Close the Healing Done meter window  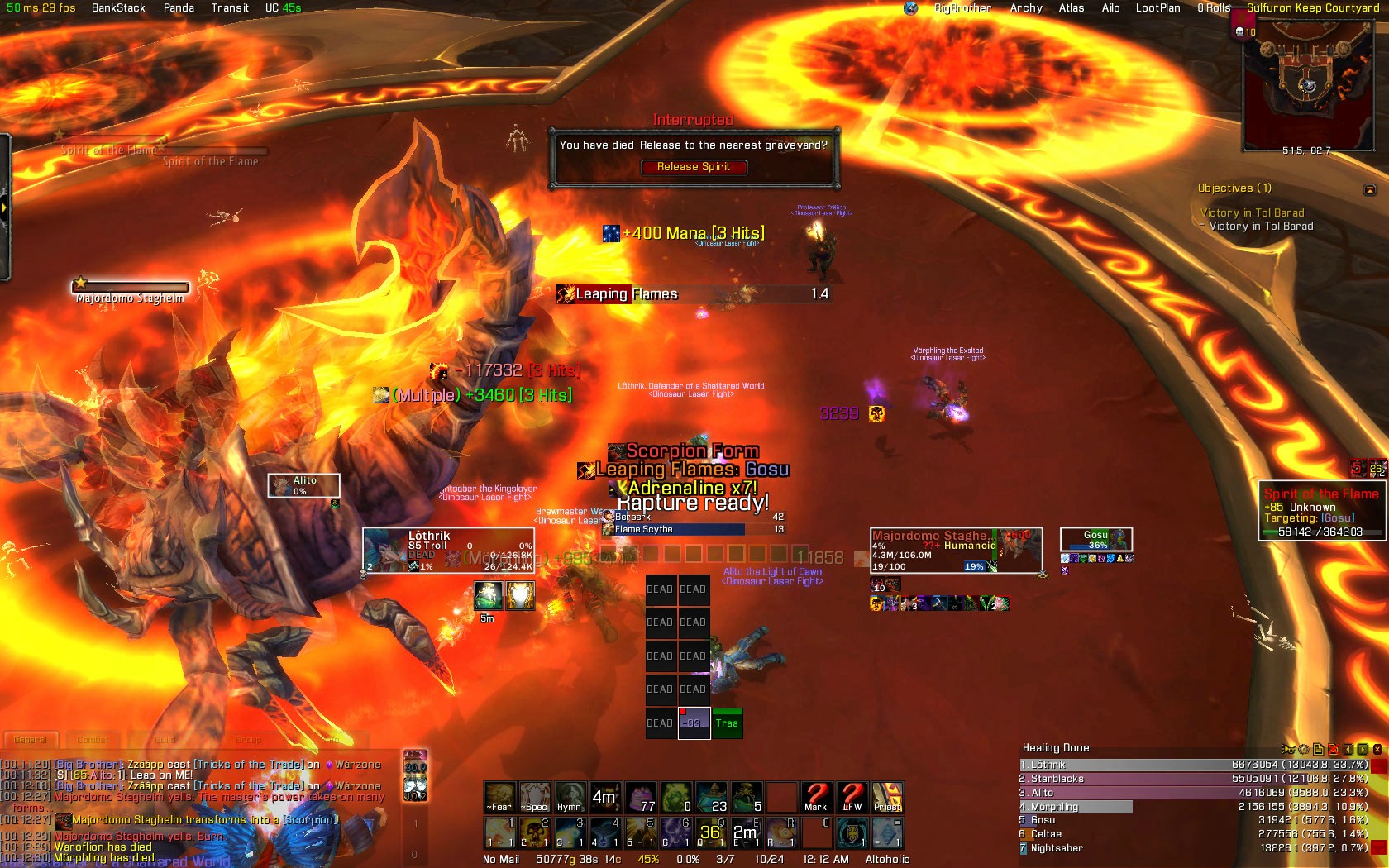click(1377, 749)
